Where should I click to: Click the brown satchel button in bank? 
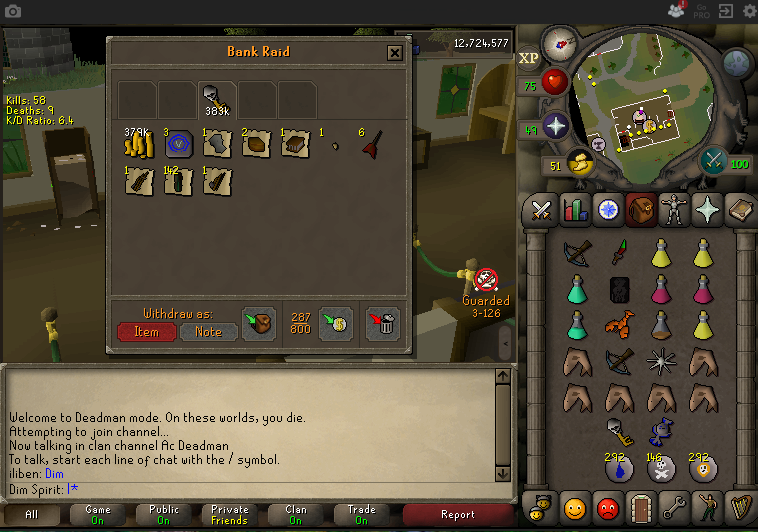pyautogui.click(x=259, y=323)
